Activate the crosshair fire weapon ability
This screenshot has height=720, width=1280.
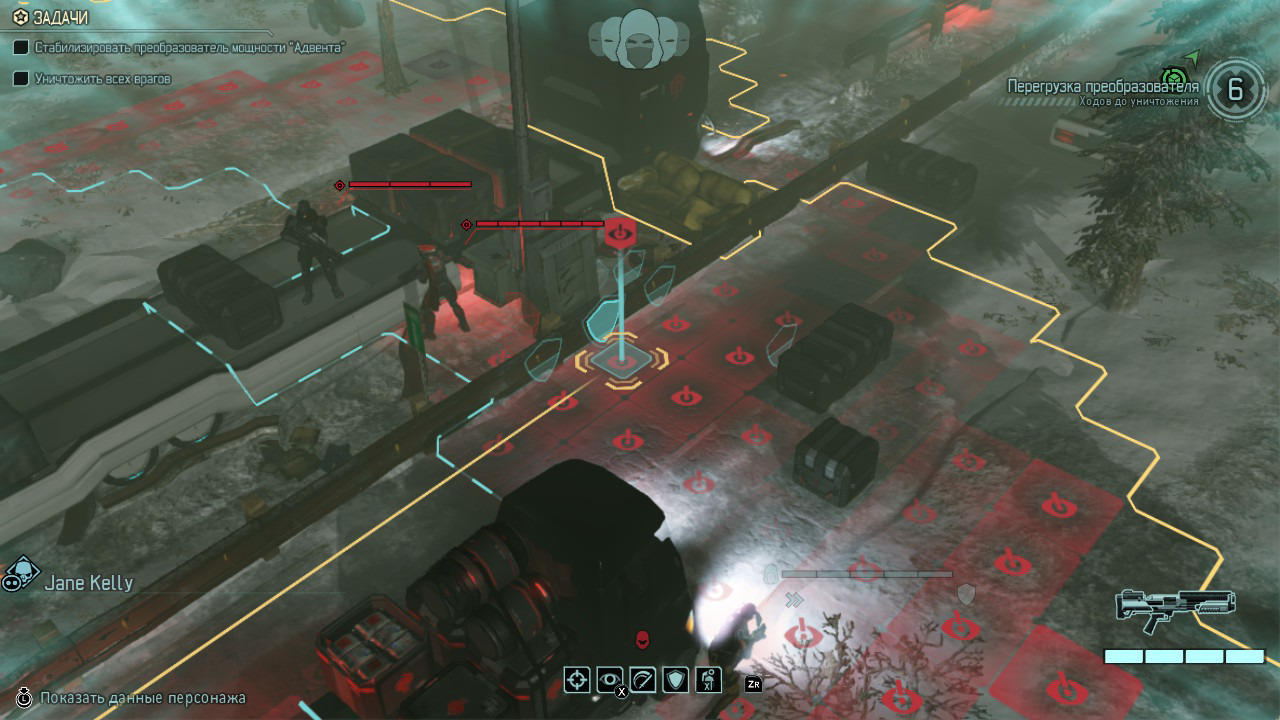(x=577, y=680)
